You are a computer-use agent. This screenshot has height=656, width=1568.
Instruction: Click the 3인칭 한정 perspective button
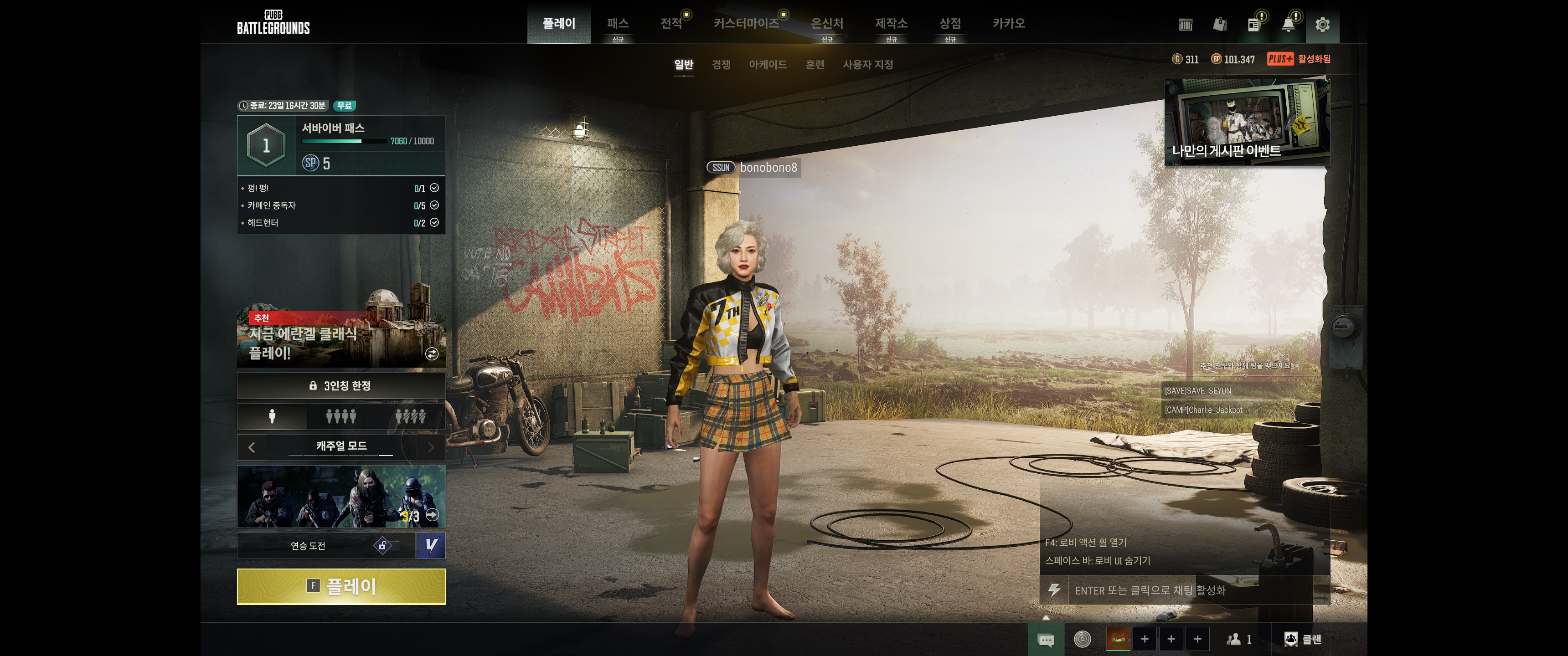click(x=341, y=386)
